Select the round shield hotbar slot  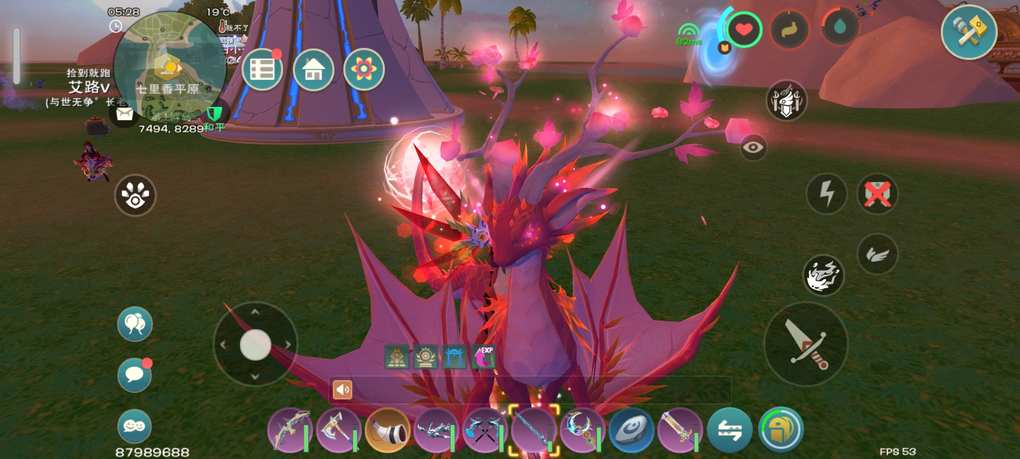click(x=631, y=430)
